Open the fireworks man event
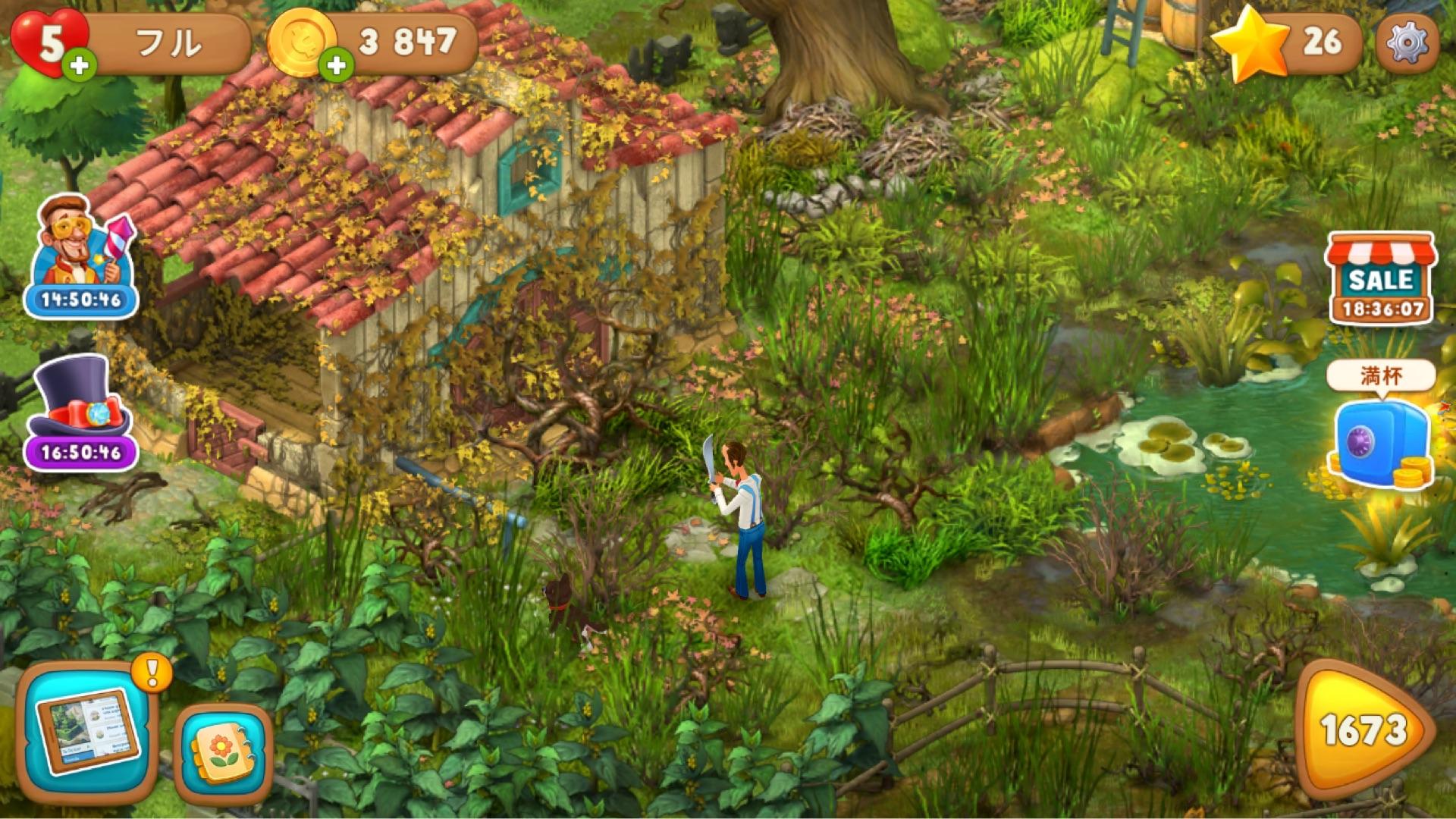Screen dimensions: 1456x819 tap(82, 254)
